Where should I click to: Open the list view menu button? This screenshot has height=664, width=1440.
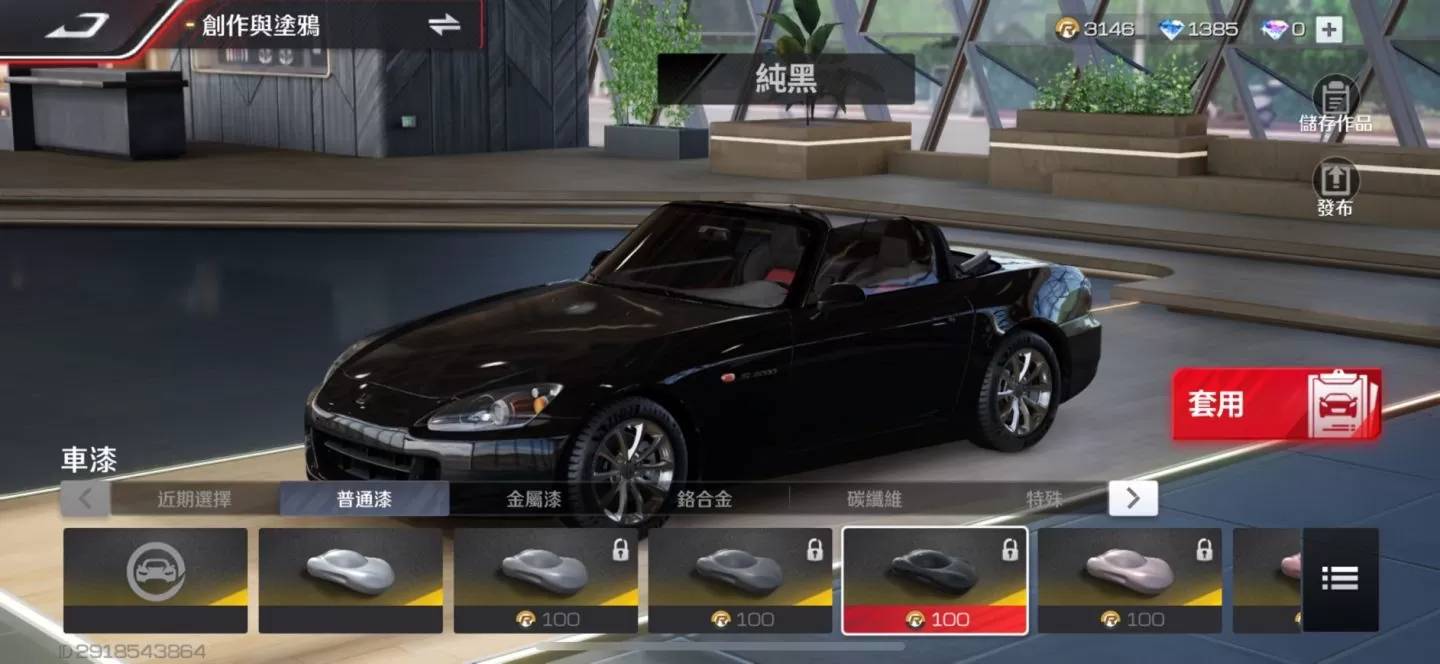click(x=1339, y=578)
